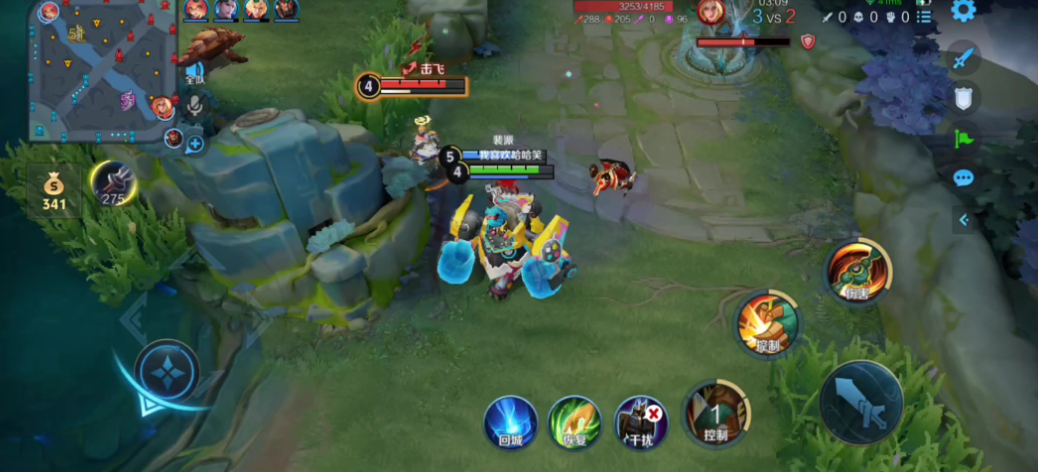Open the gear settings menu
The width and height of the screenshot is (1038, 472).
963,11
